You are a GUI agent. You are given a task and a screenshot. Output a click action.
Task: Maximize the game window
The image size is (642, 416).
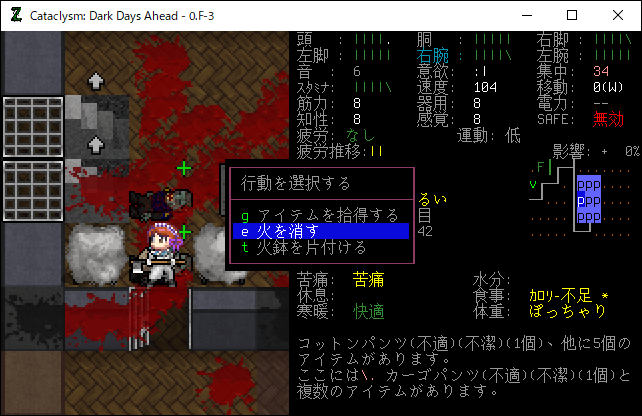point(571,15)
